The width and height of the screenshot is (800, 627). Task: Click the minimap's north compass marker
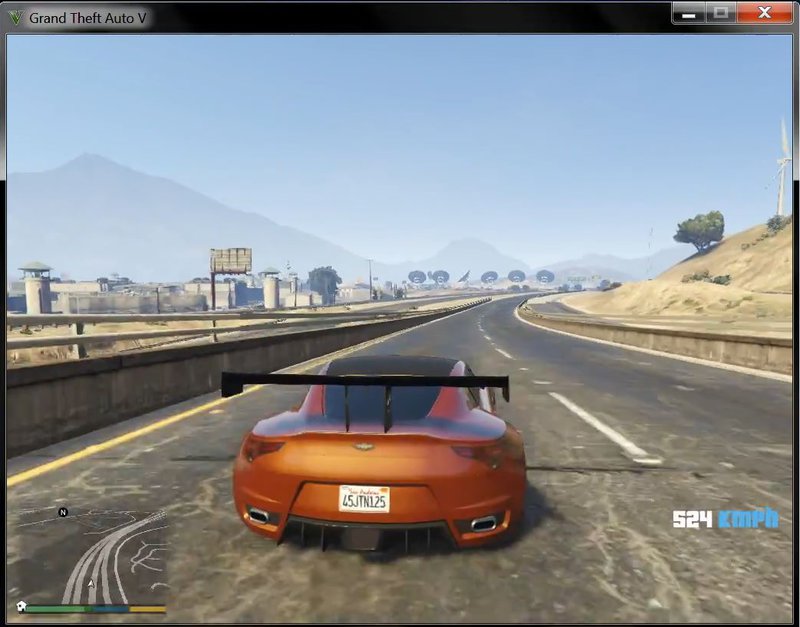click(x=63, y=512)
